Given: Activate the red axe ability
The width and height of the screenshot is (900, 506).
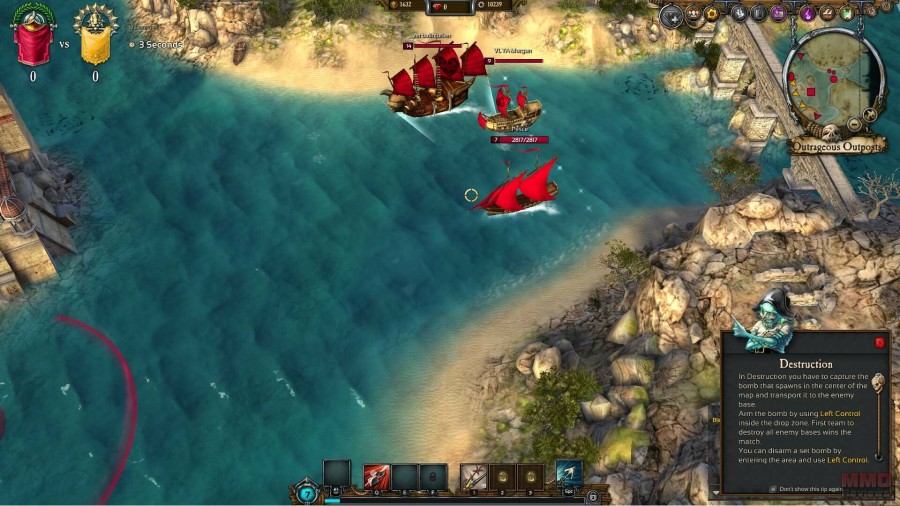Looking at the screenshot, I should [x=377, y=477].
